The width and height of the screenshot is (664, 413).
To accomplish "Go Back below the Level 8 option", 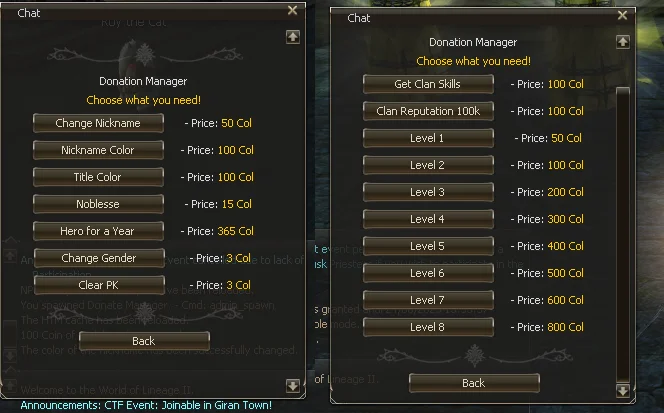I will pos(474,383).
